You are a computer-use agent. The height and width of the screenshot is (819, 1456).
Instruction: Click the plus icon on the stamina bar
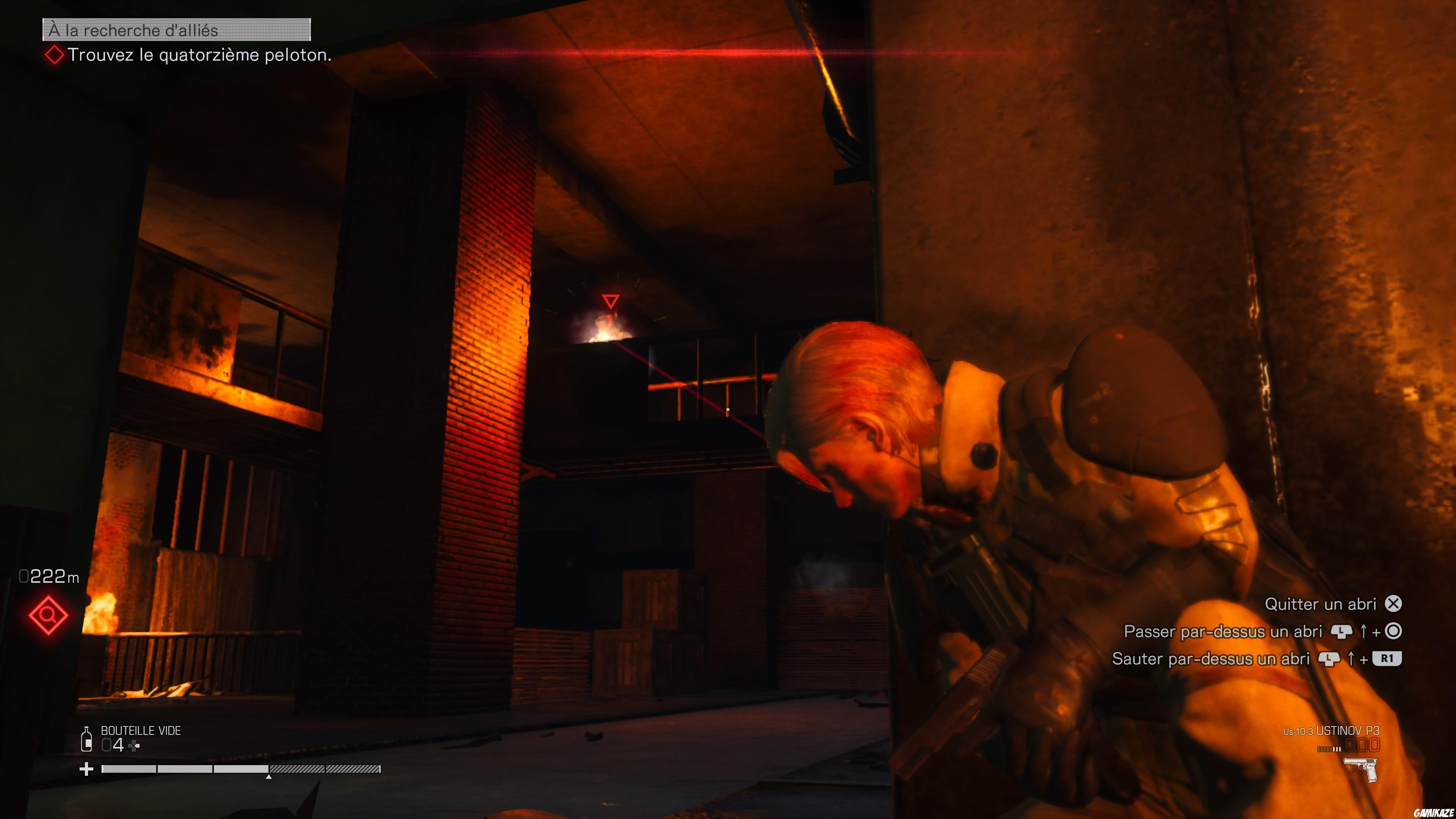click(x=86, y=769)
